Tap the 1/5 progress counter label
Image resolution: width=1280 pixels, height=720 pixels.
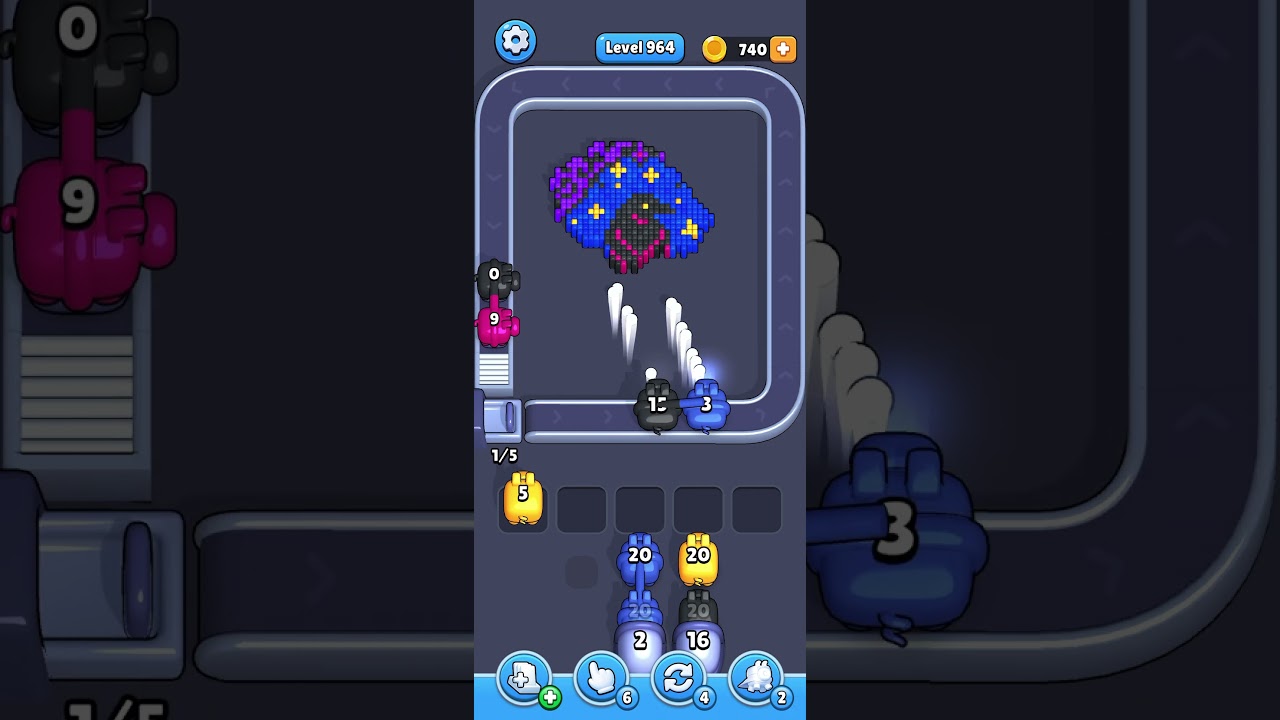click(x=504, y=457)
